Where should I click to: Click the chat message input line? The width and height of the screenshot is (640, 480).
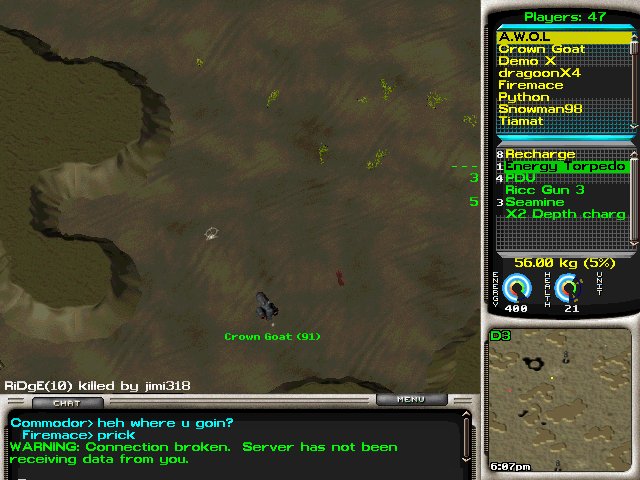tap(230, 472)
